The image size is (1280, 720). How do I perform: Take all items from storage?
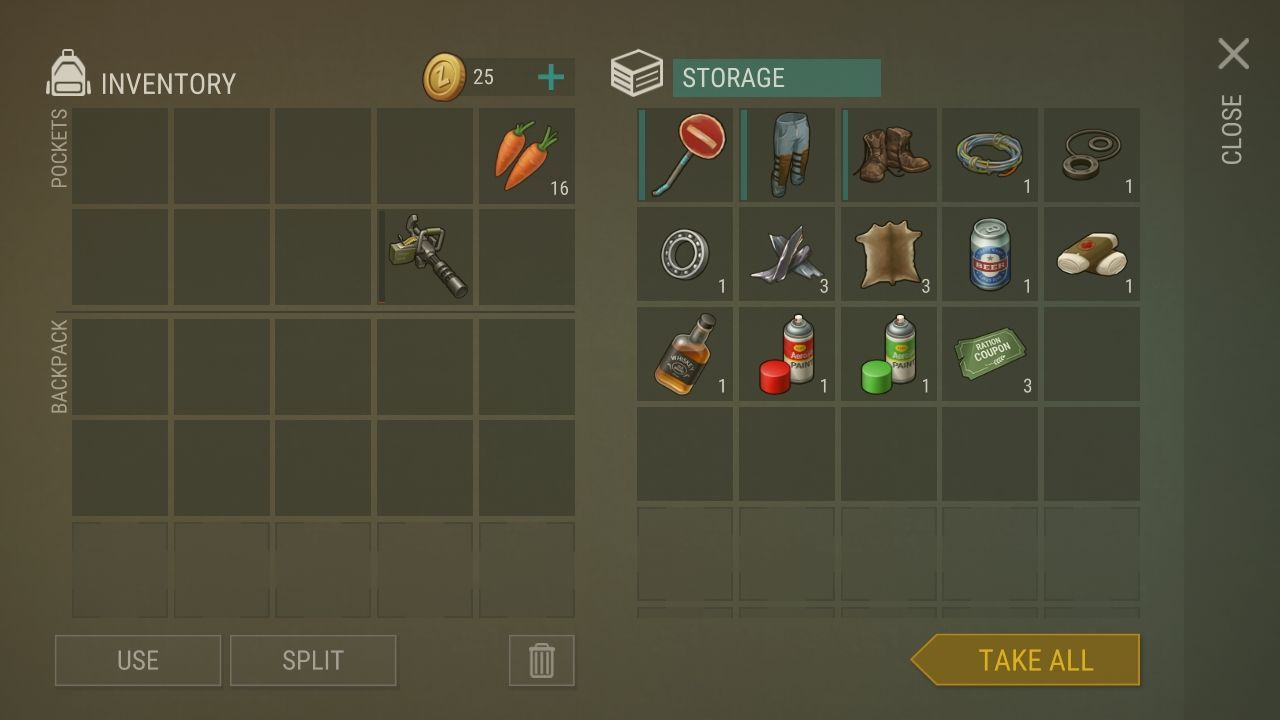click(1034, 660)
